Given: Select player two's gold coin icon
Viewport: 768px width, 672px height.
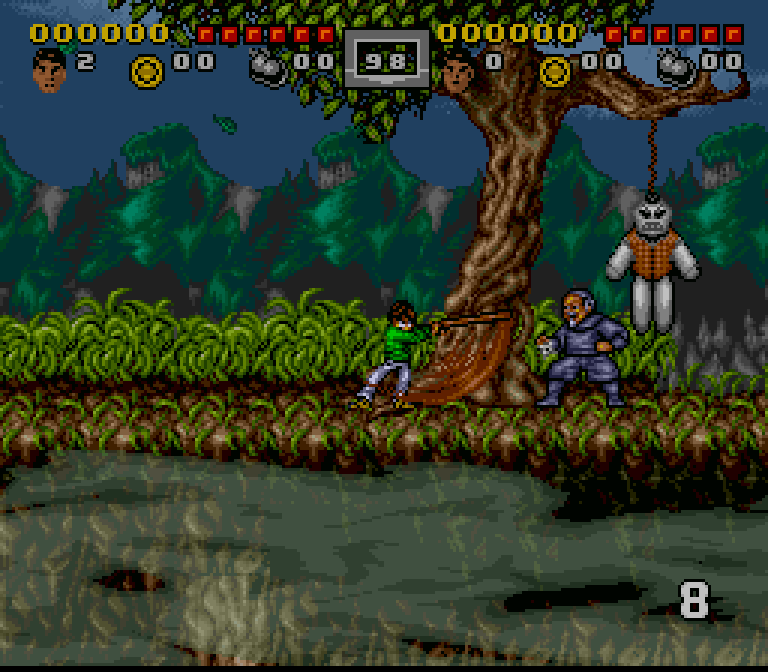Looking at the screenshot, I should pyautogui.click(x=555, y=70).
